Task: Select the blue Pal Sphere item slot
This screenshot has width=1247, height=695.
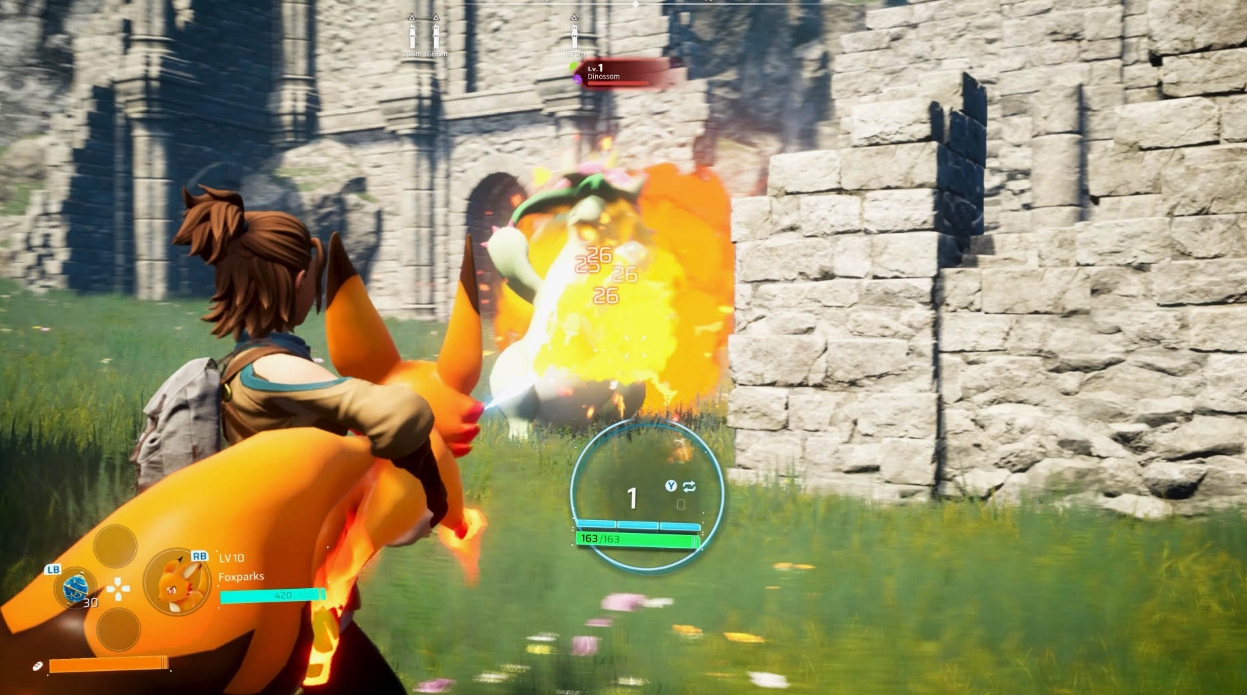Action: click(x=75, y=587)
